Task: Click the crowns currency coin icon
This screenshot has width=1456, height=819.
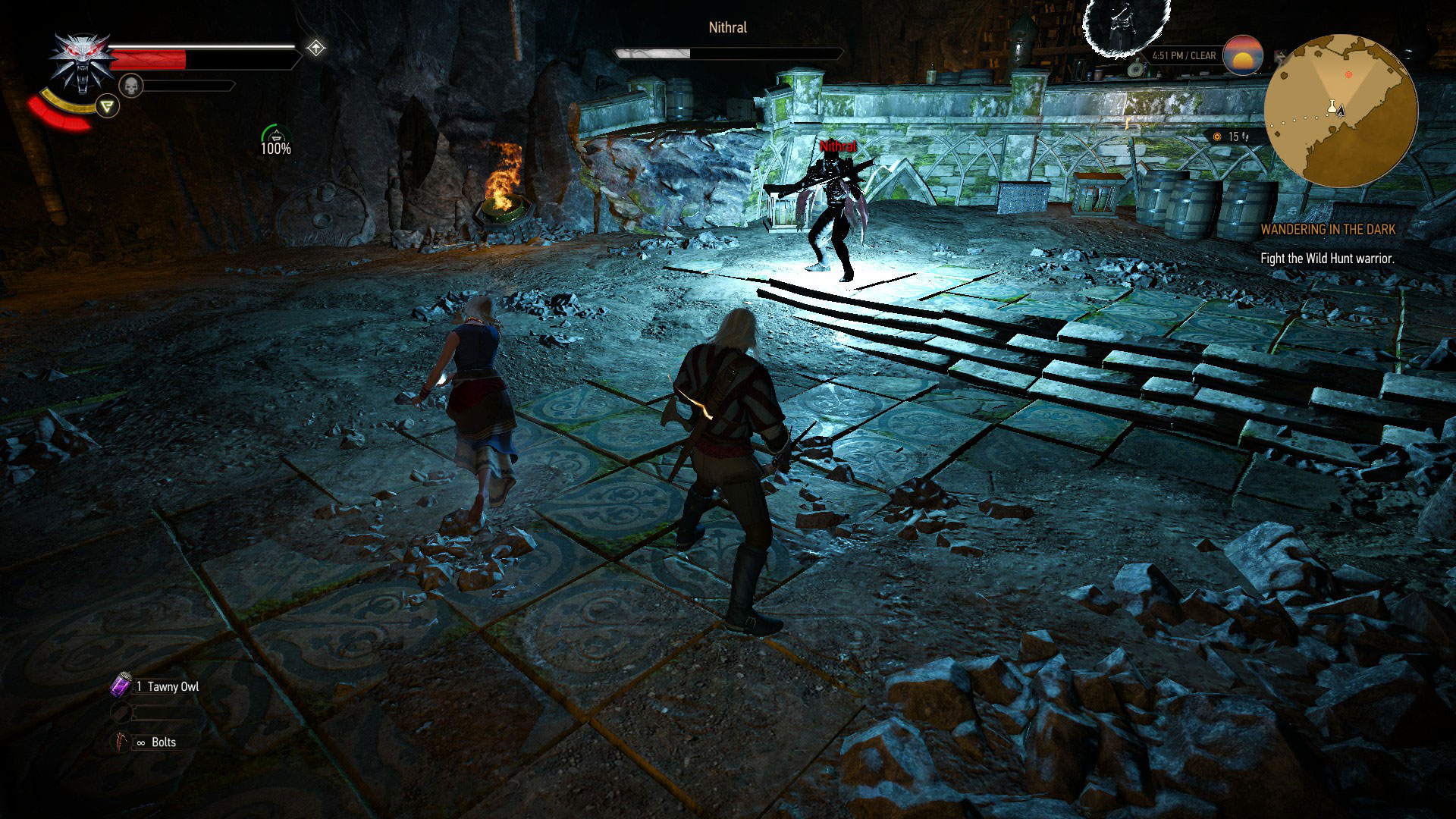Action: pyautogui.click(x=1217, y=136)
